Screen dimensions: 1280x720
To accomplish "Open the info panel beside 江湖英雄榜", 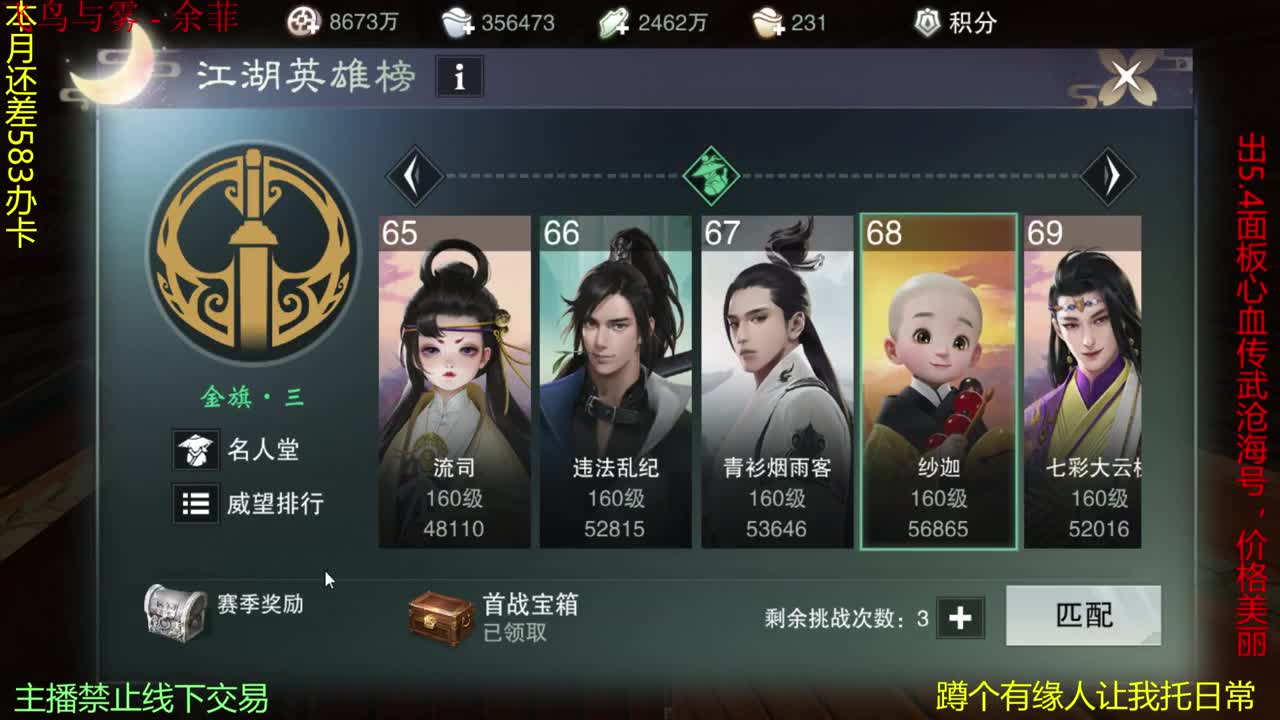I will click(x=461, y=77).
